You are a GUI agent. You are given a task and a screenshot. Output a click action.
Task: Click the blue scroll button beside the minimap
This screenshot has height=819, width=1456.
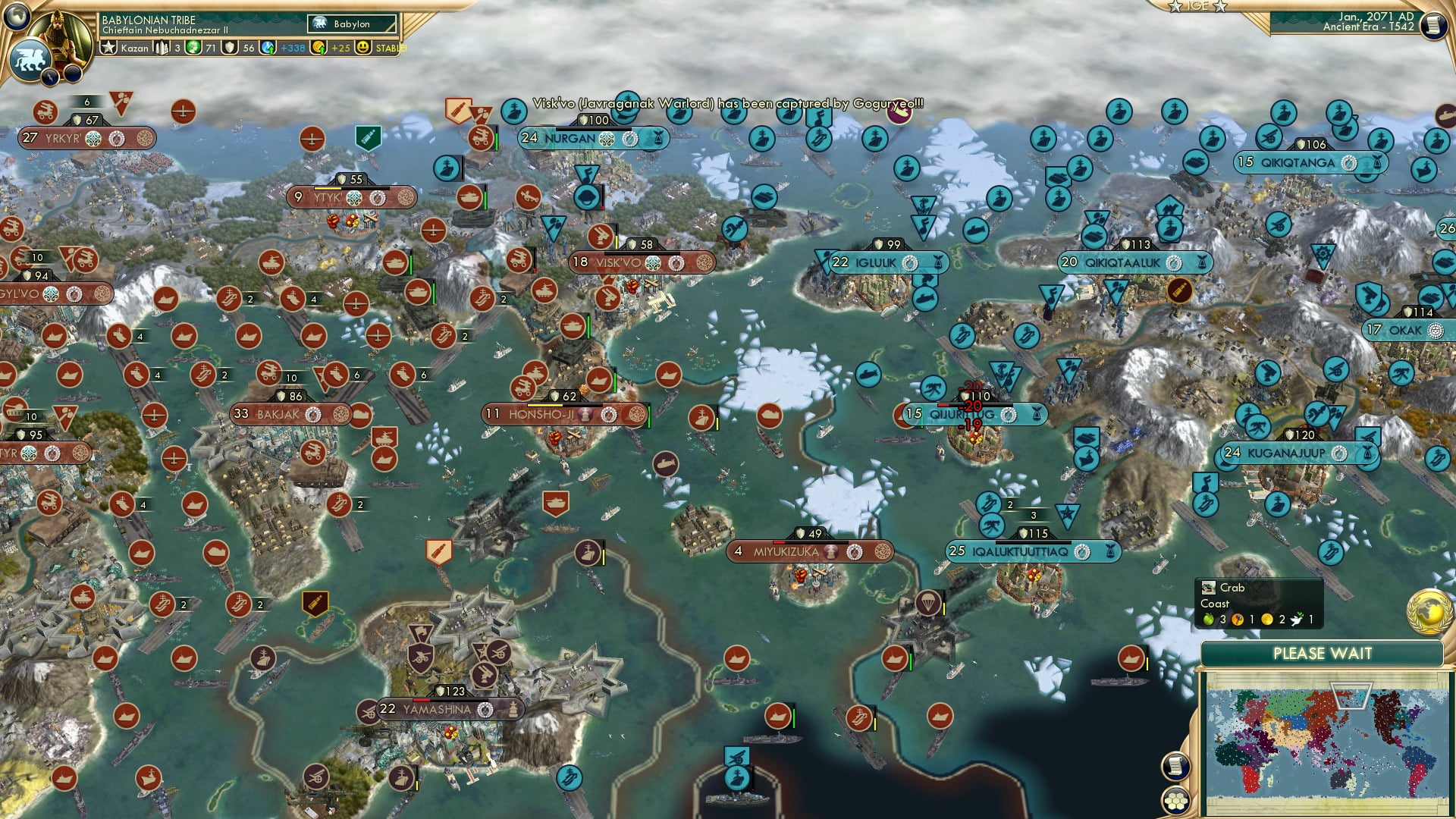point(1174,767)
